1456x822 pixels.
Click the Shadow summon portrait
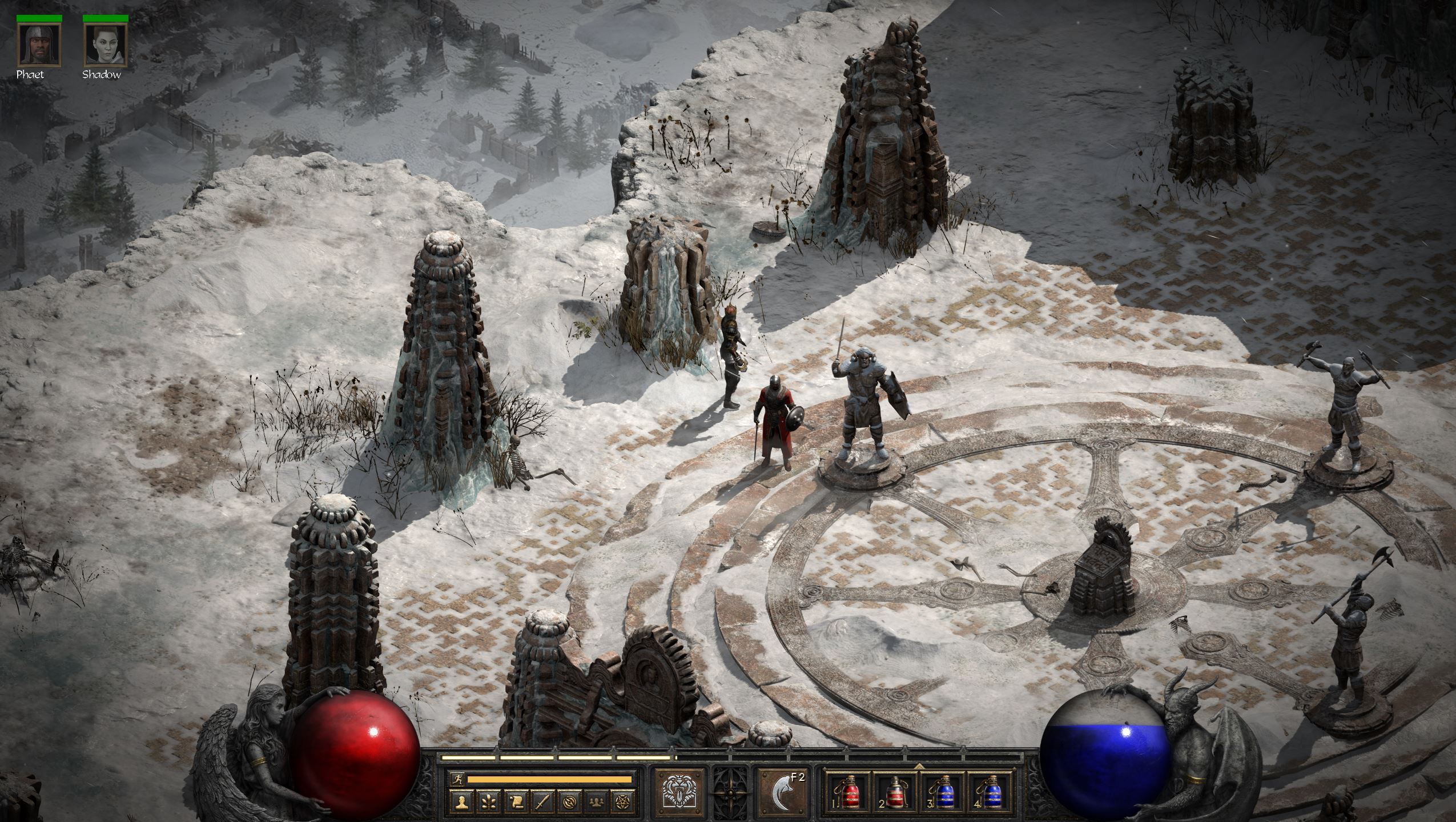(x=105, y=44)
